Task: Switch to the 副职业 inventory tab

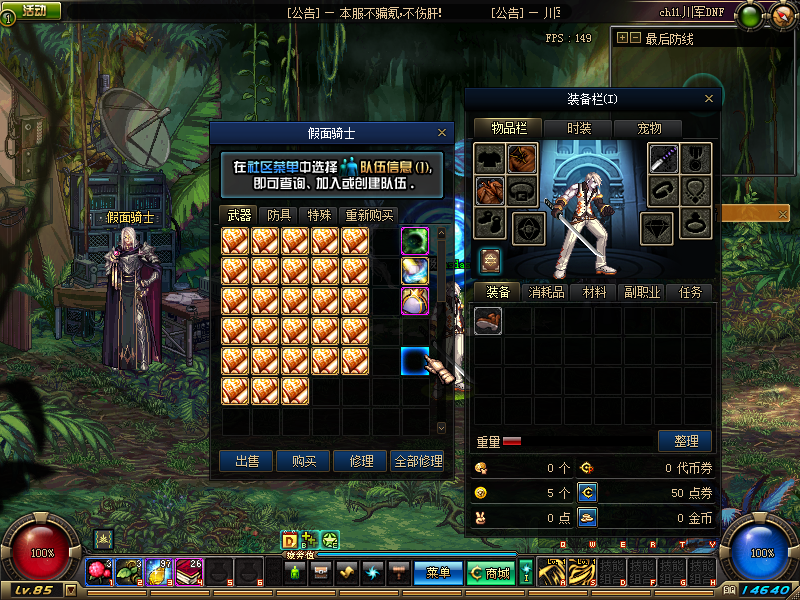Action: (642, 292)
